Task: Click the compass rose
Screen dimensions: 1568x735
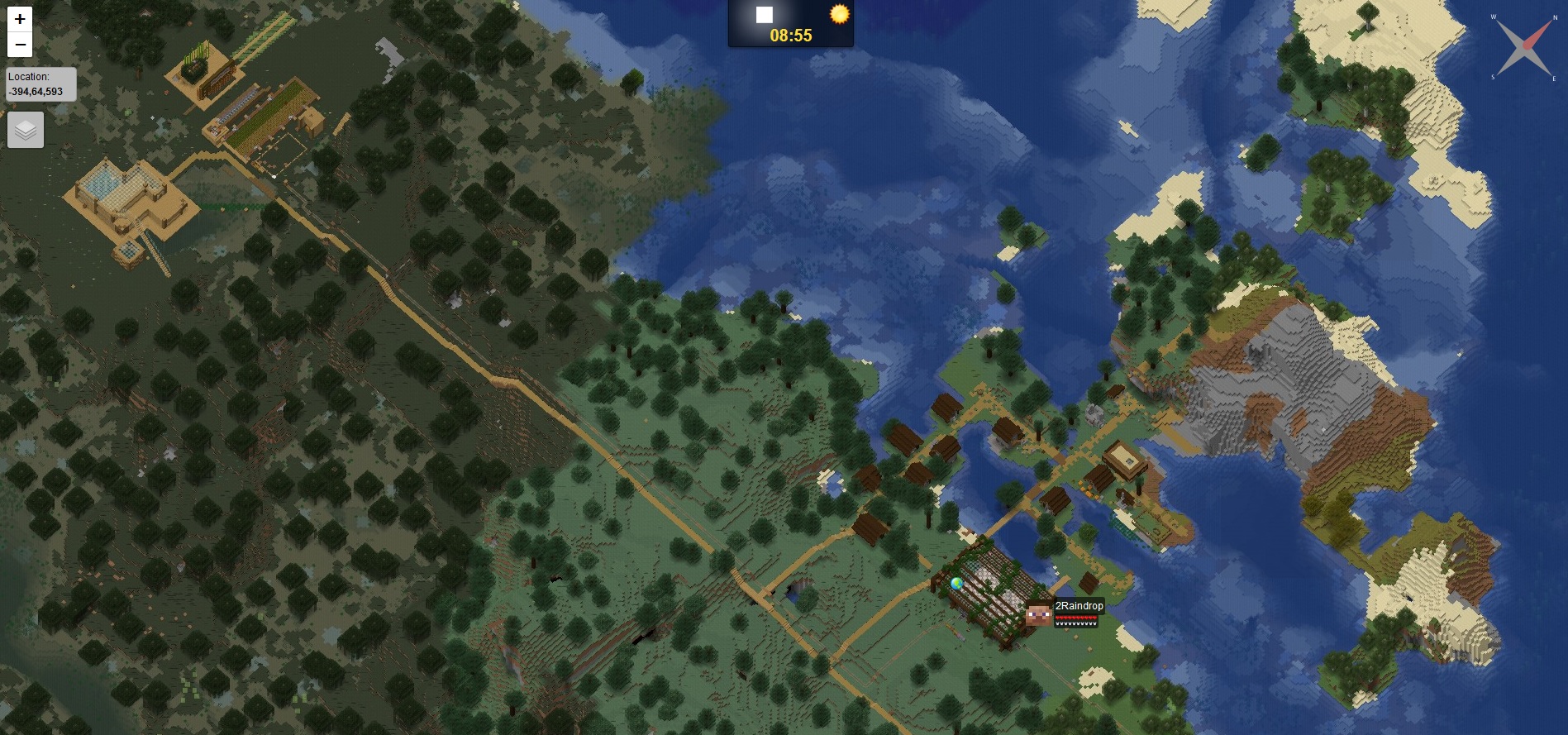Action: tap(1522, 47)
